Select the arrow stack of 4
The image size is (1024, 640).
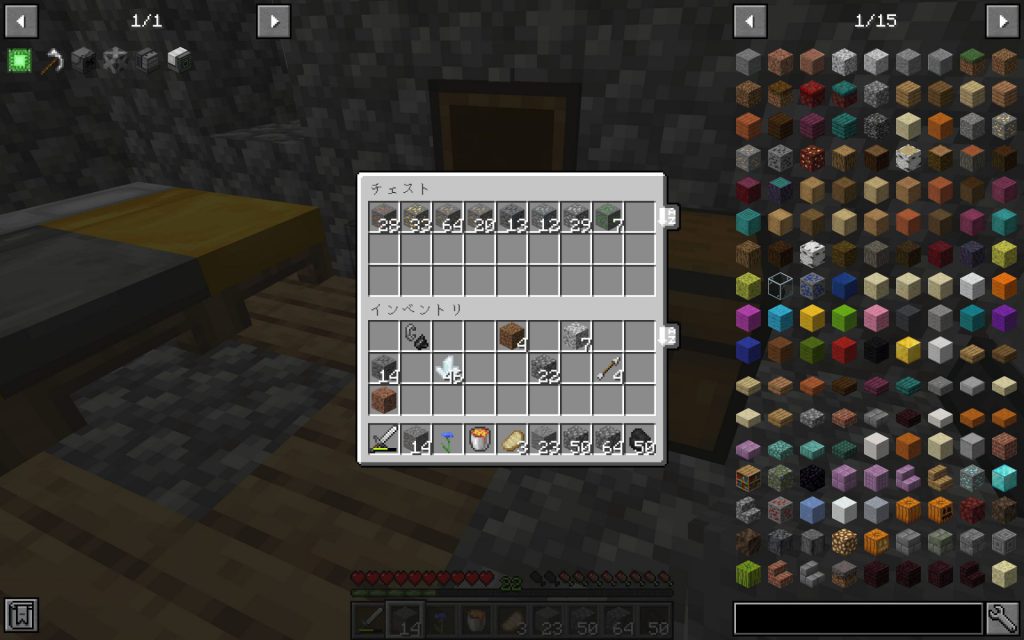[608, 368]
